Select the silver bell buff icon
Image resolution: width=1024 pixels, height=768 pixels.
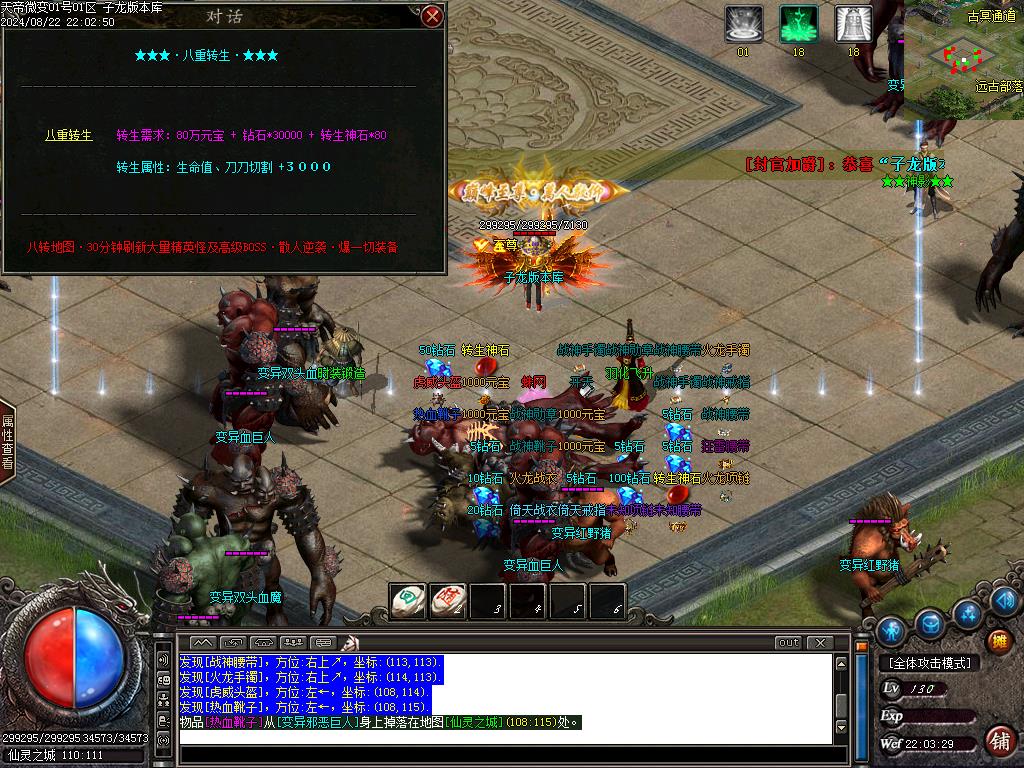pos(853,24)
